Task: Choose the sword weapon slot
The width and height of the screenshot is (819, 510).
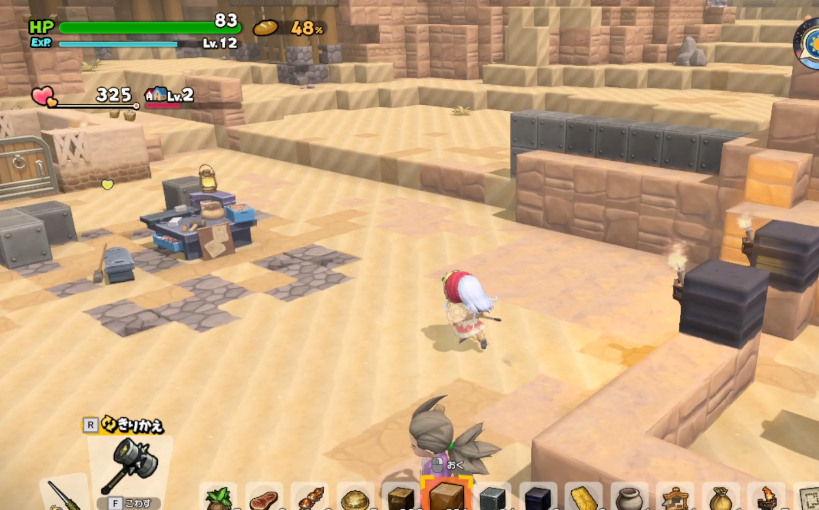Action: 66,494
